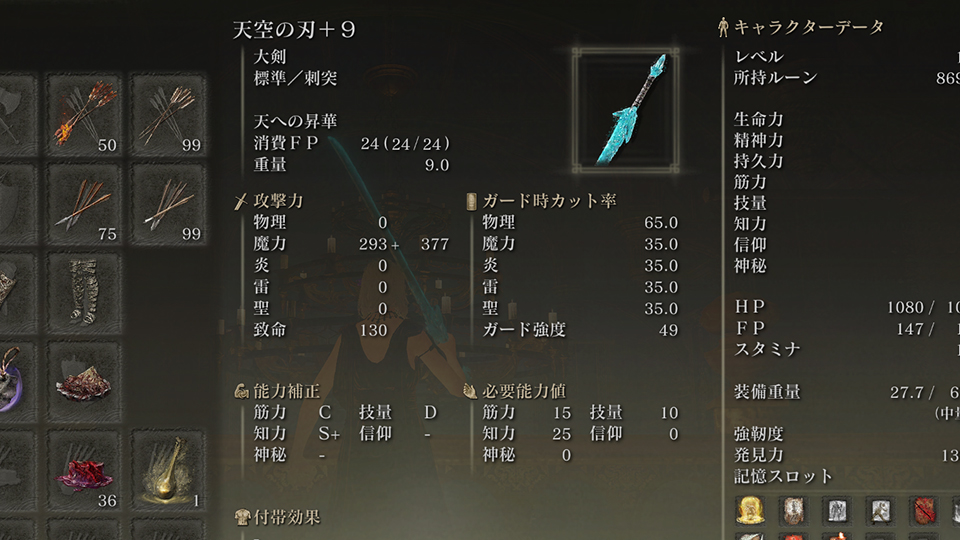Image resolution: width=960 pixels, height=540 pixels.
Task: Select the red flower item with 36
Action: pyautogui.click(x=84, y=470)
